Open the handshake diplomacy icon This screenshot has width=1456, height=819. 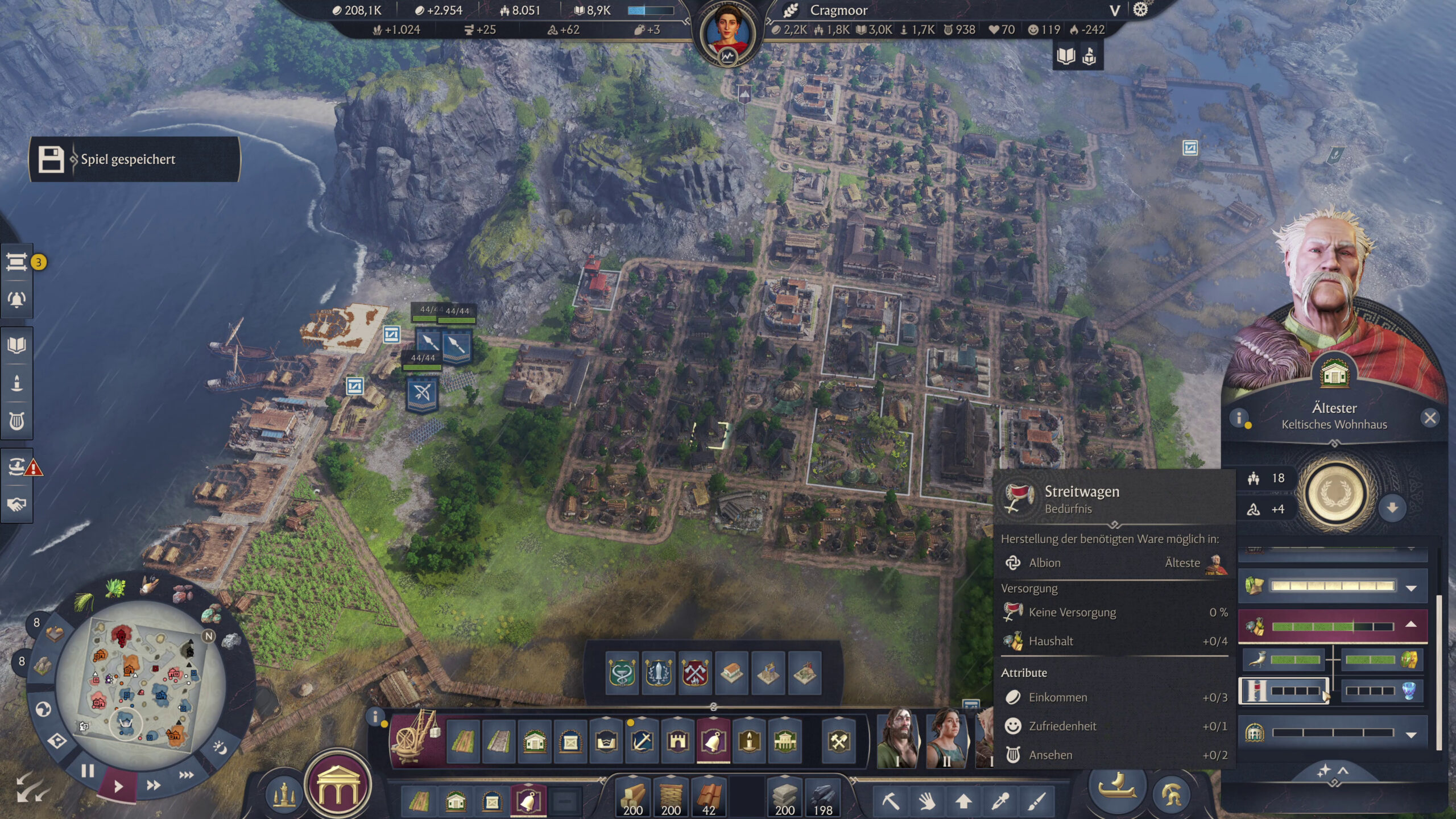tap(16, 504)
